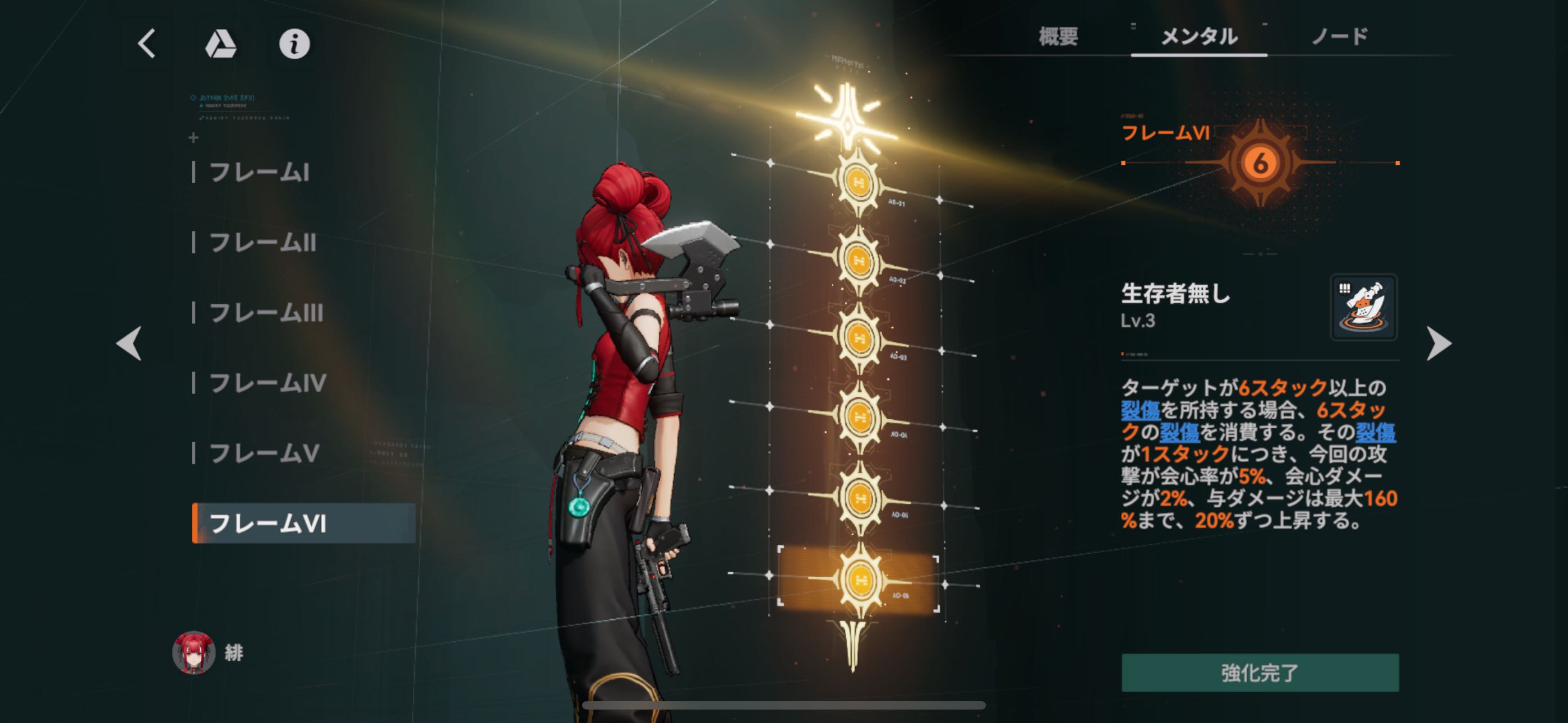Switch to previous character with left arrow
The height and width of the screenshot is (723, 1568).
point(129,343)
